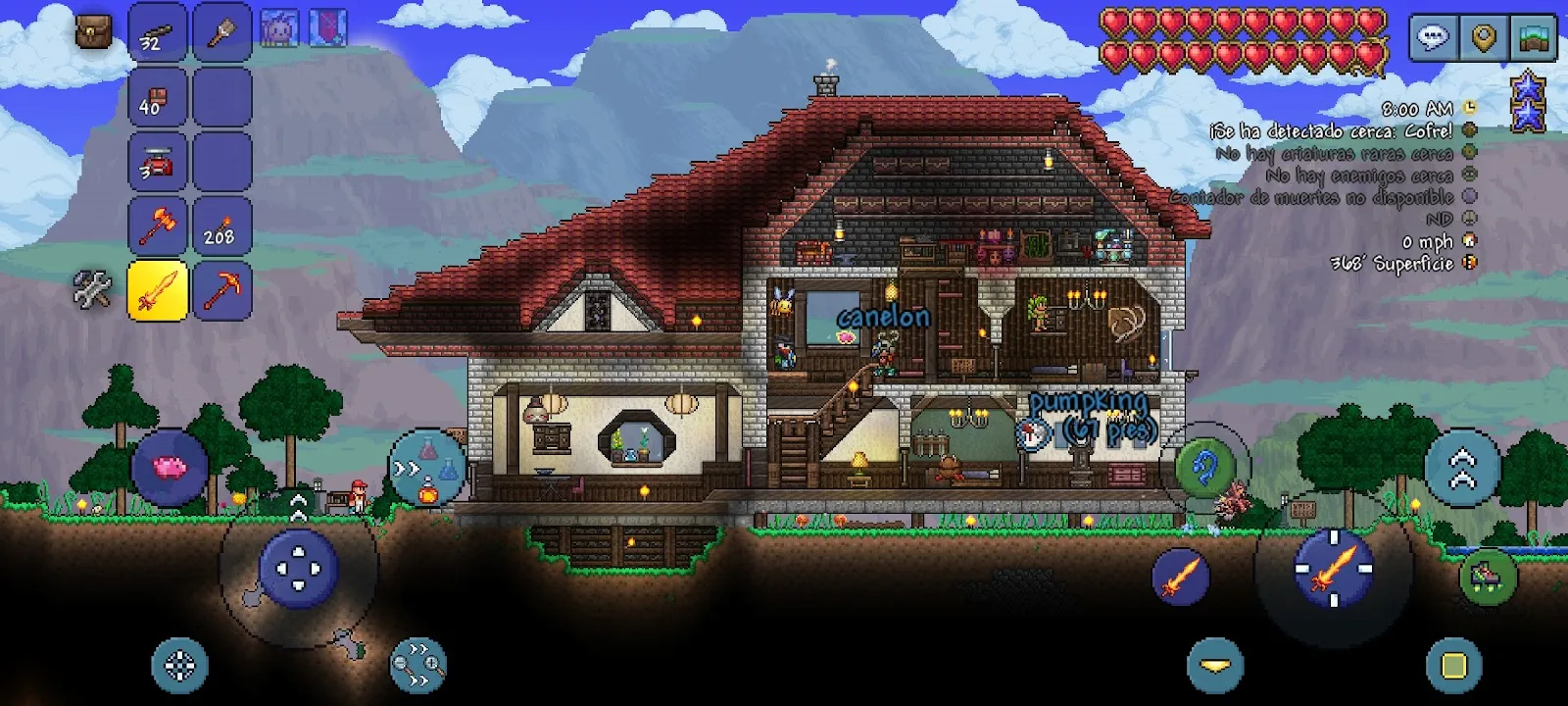The height and width of the screenshot is (706, 1568).
Task: Toggle the smart cursor crosshair button
Action: [x=179, y=666]
